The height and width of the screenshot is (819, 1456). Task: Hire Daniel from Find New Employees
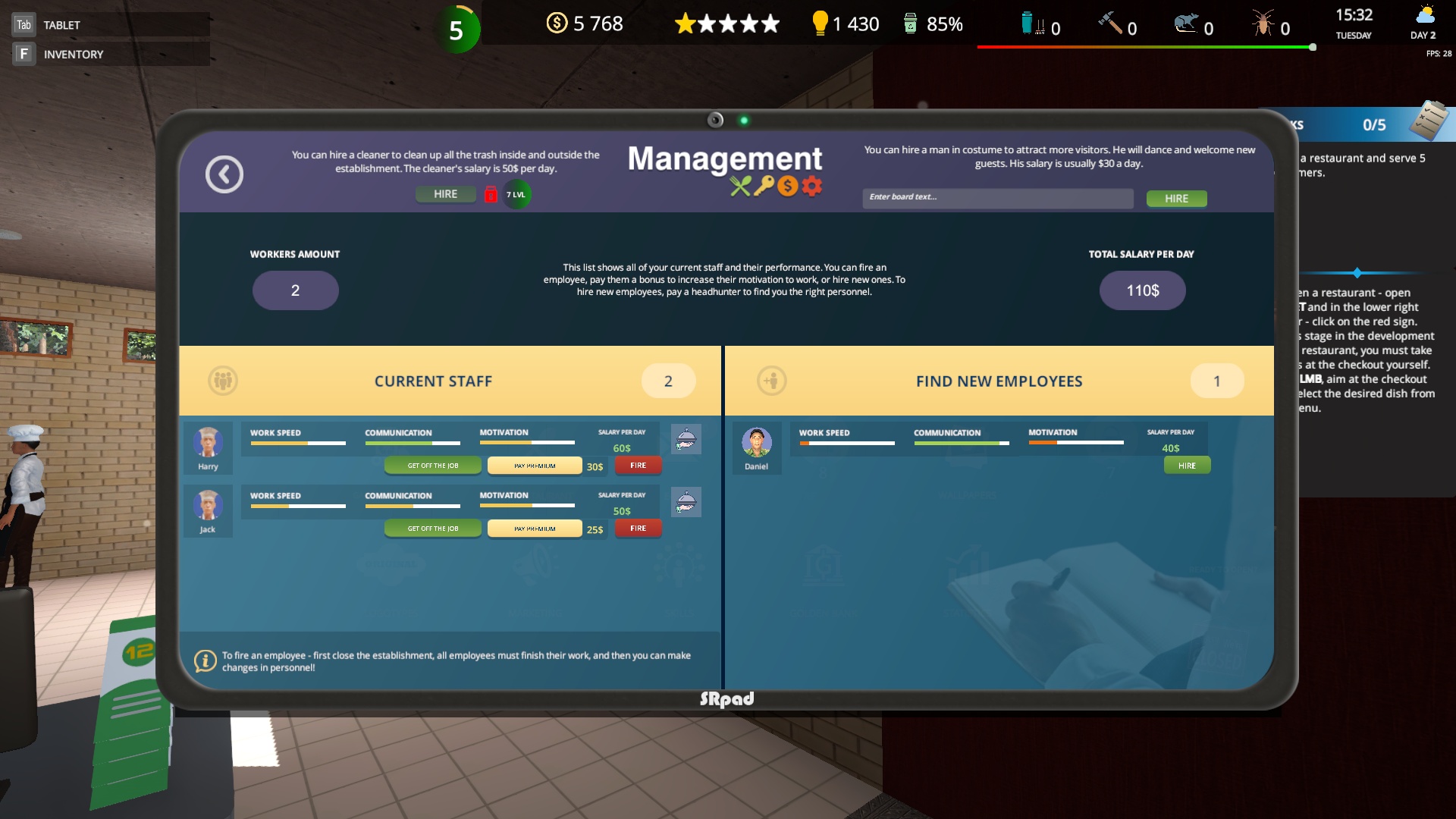[1187, 465]
